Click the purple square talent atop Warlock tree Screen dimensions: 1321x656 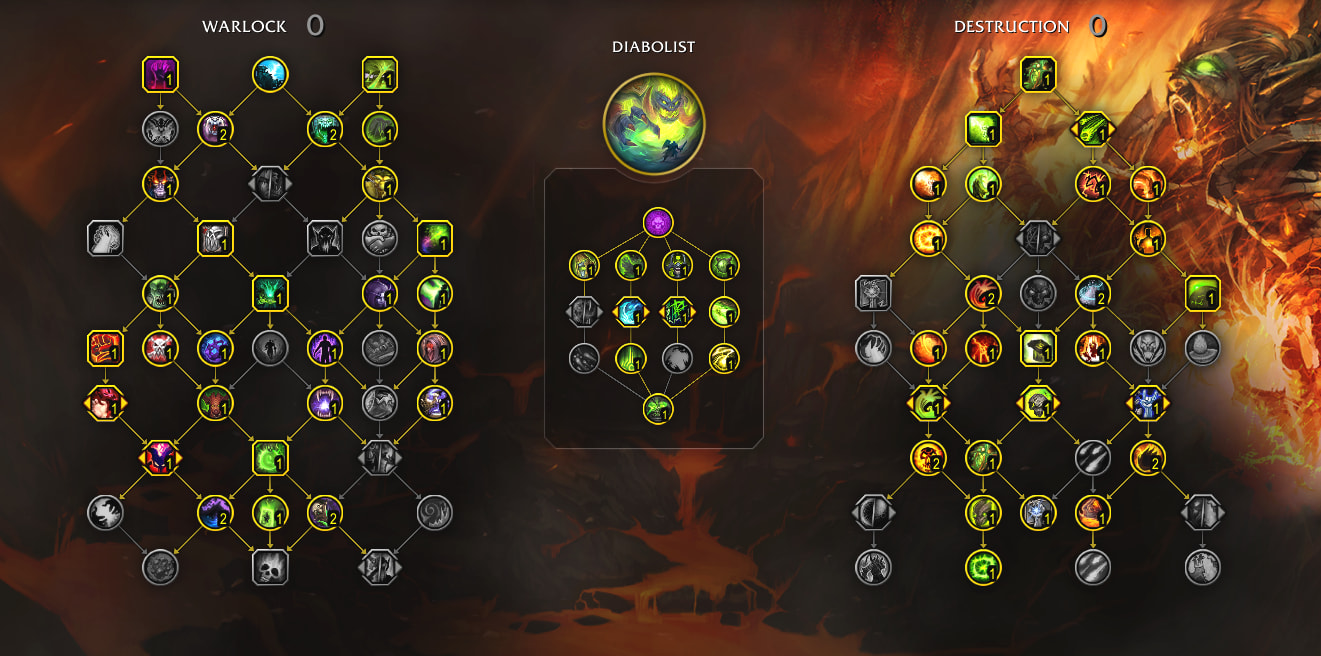click(160, 74)
